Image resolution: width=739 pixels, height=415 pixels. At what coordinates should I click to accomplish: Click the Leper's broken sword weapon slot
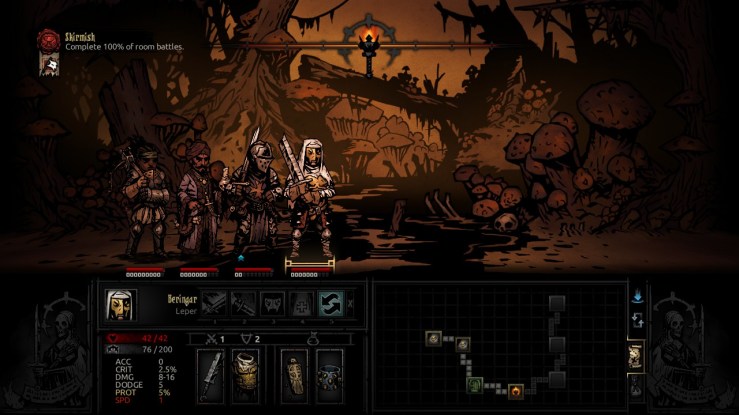212,374
